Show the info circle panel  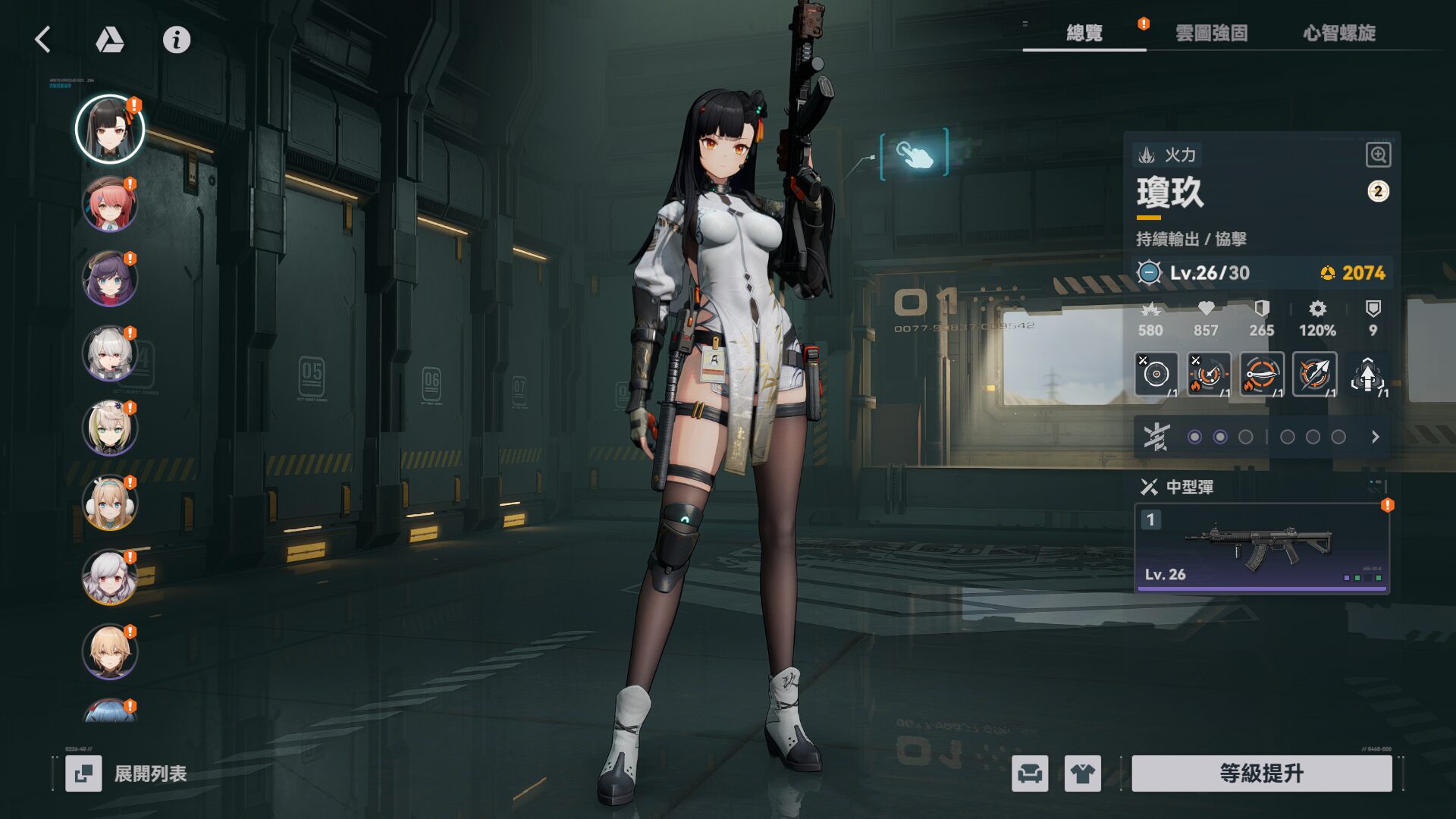click(x=177, y=39)
